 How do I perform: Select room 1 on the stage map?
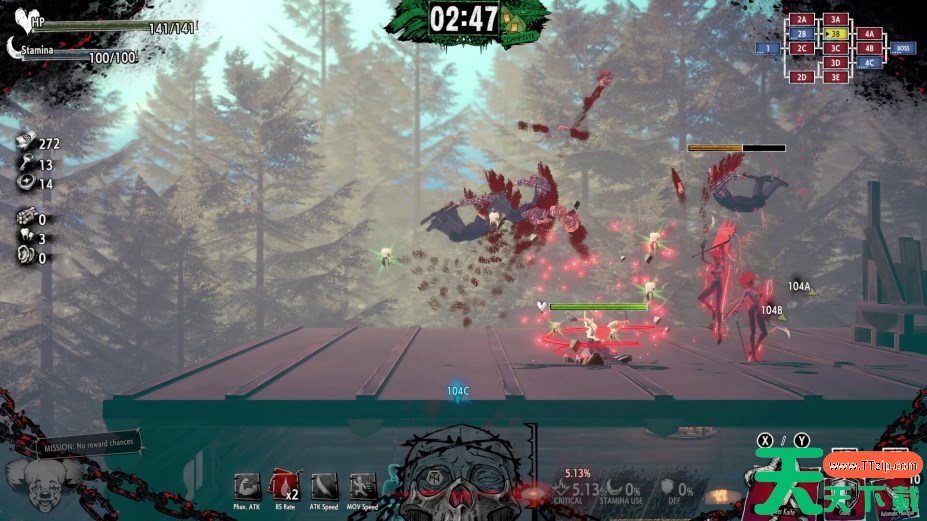768,48
